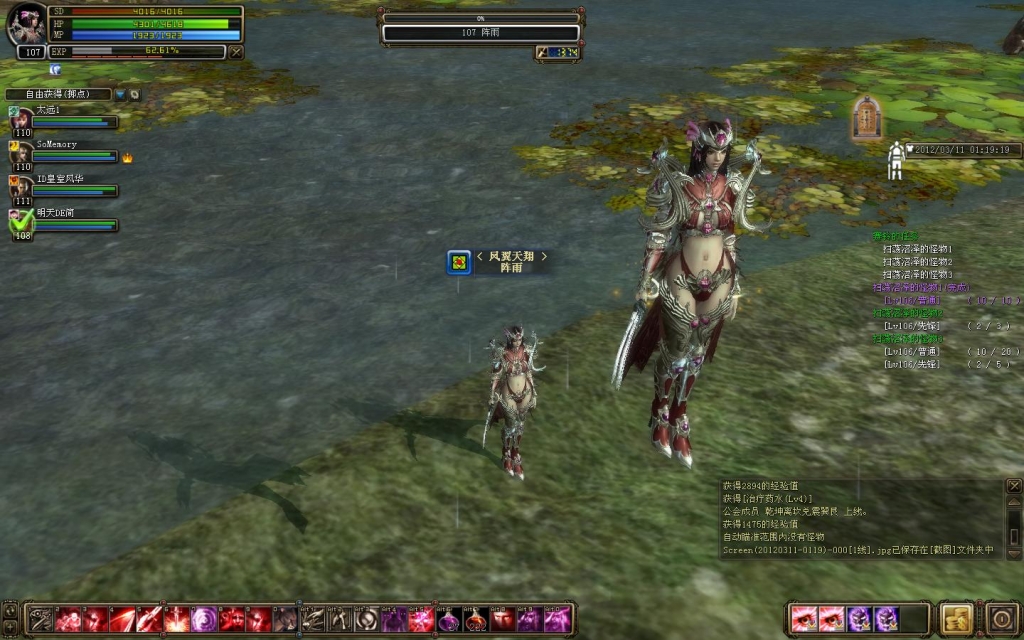1024x640 pixels.
Task: Open the party loot rule dropdown arrow
Action: (x=120, y=94)
